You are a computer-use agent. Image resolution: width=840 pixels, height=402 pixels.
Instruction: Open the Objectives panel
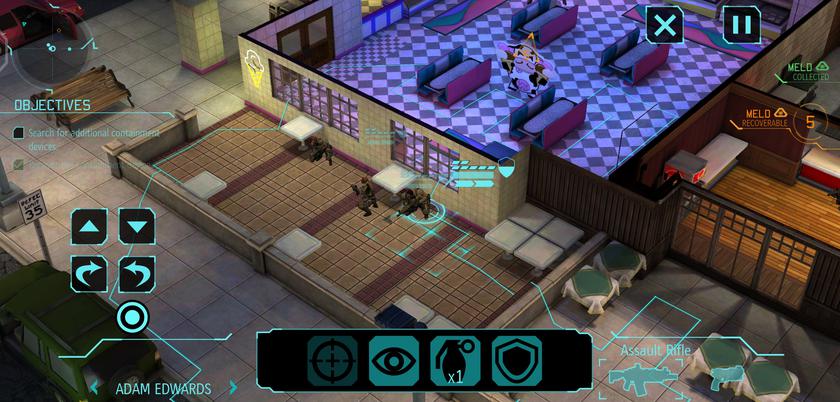52,105
